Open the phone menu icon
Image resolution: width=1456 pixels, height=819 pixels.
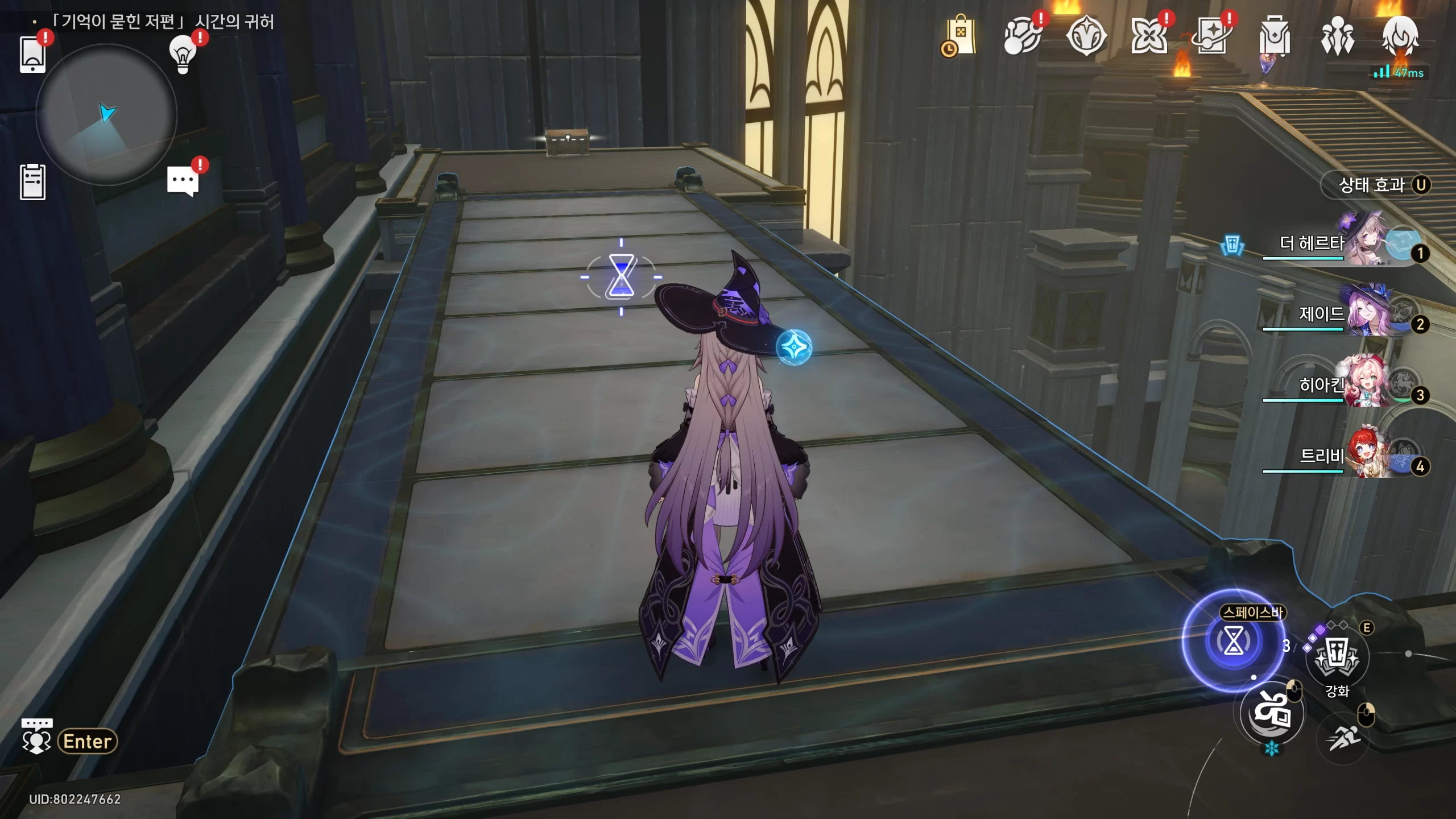pos(32,55)
